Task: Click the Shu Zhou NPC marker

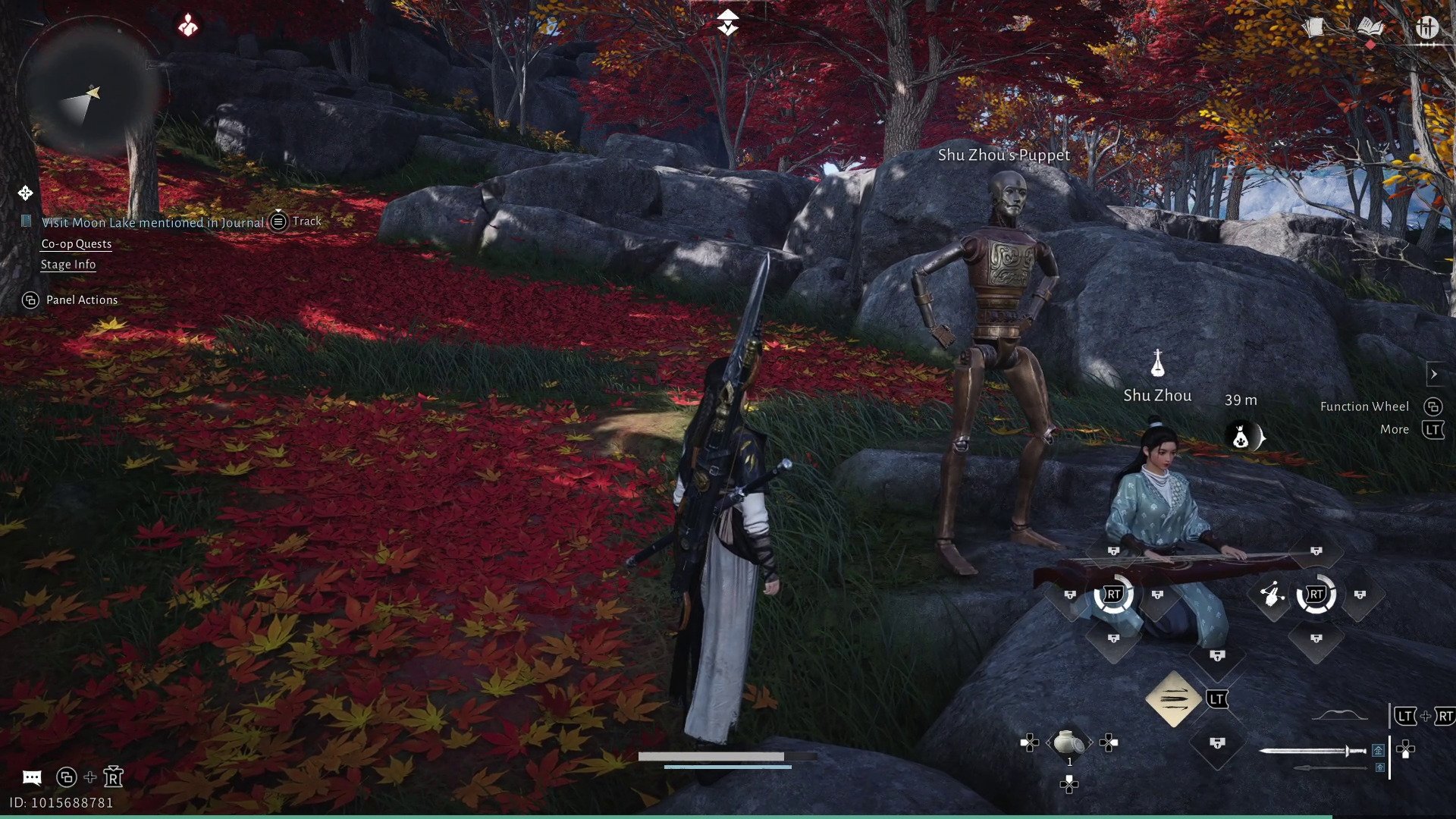Action: pos(1157,365)
